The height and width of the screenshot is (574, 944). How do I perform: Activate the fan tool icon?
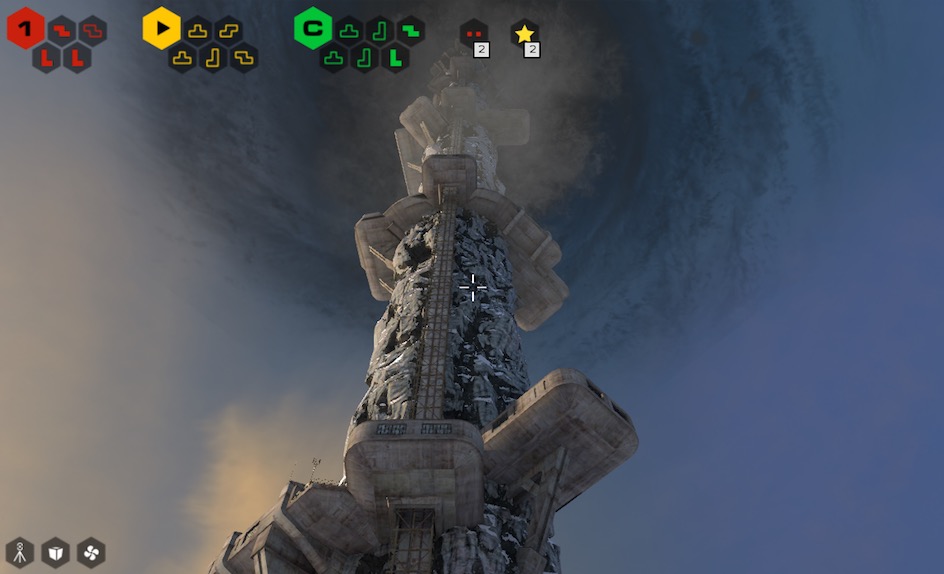[x=90, y=552]
